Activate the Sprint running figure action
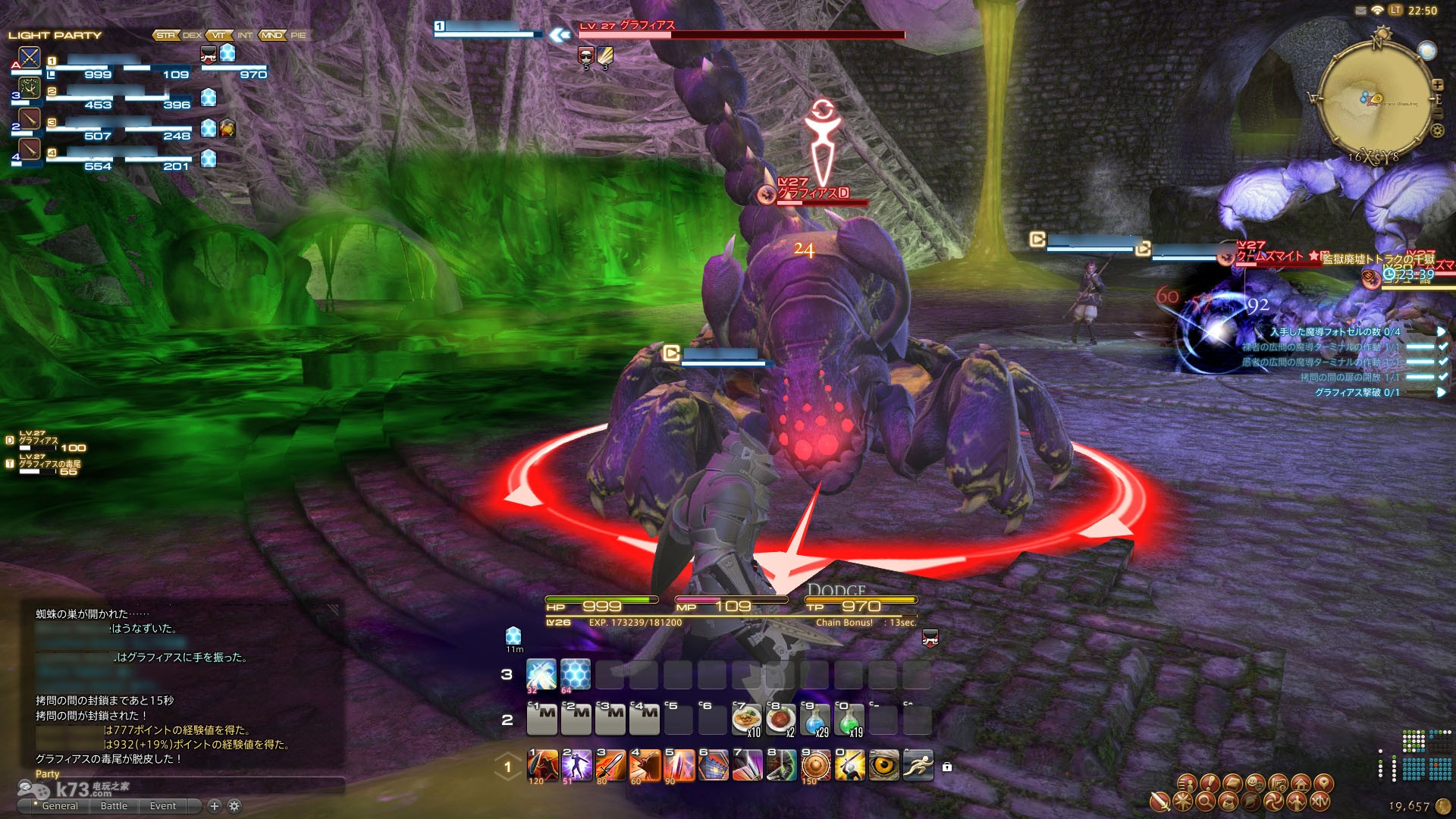1456x819 pixels. tap(918, 766)
